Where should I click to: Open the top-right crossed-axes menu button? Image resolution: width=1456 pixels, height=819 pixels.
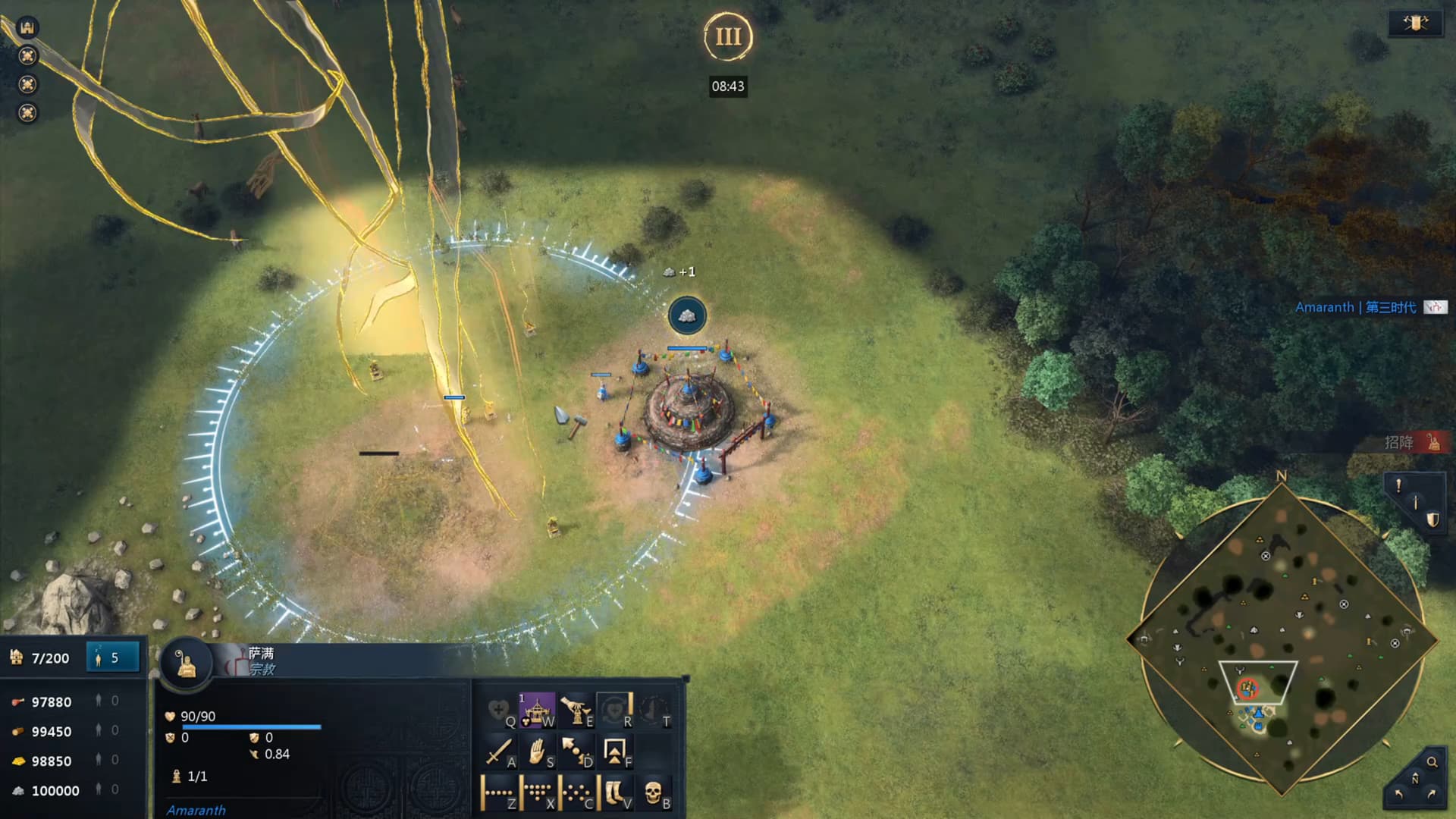(x=1415, y=23)
